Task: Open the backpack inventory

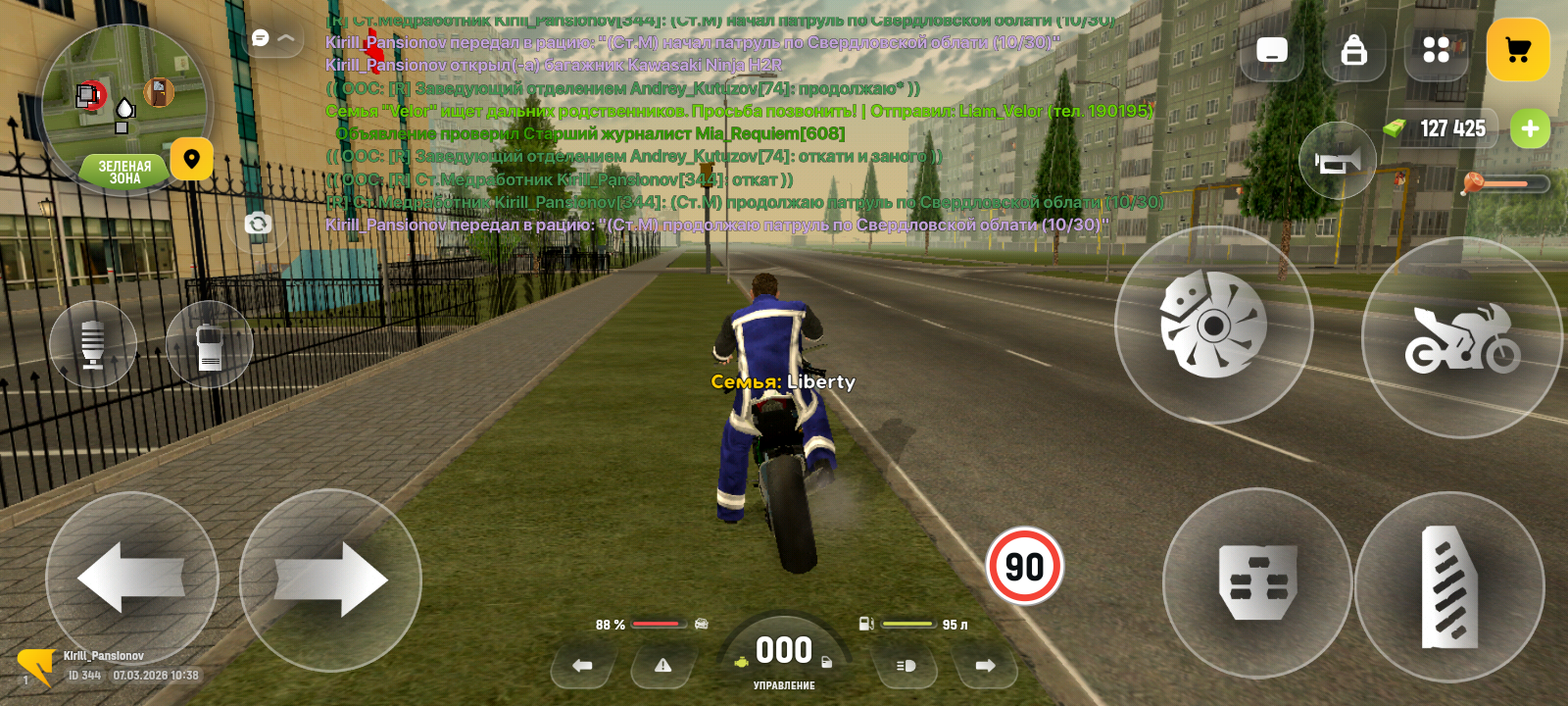Action: click(x=1353, y=50)
